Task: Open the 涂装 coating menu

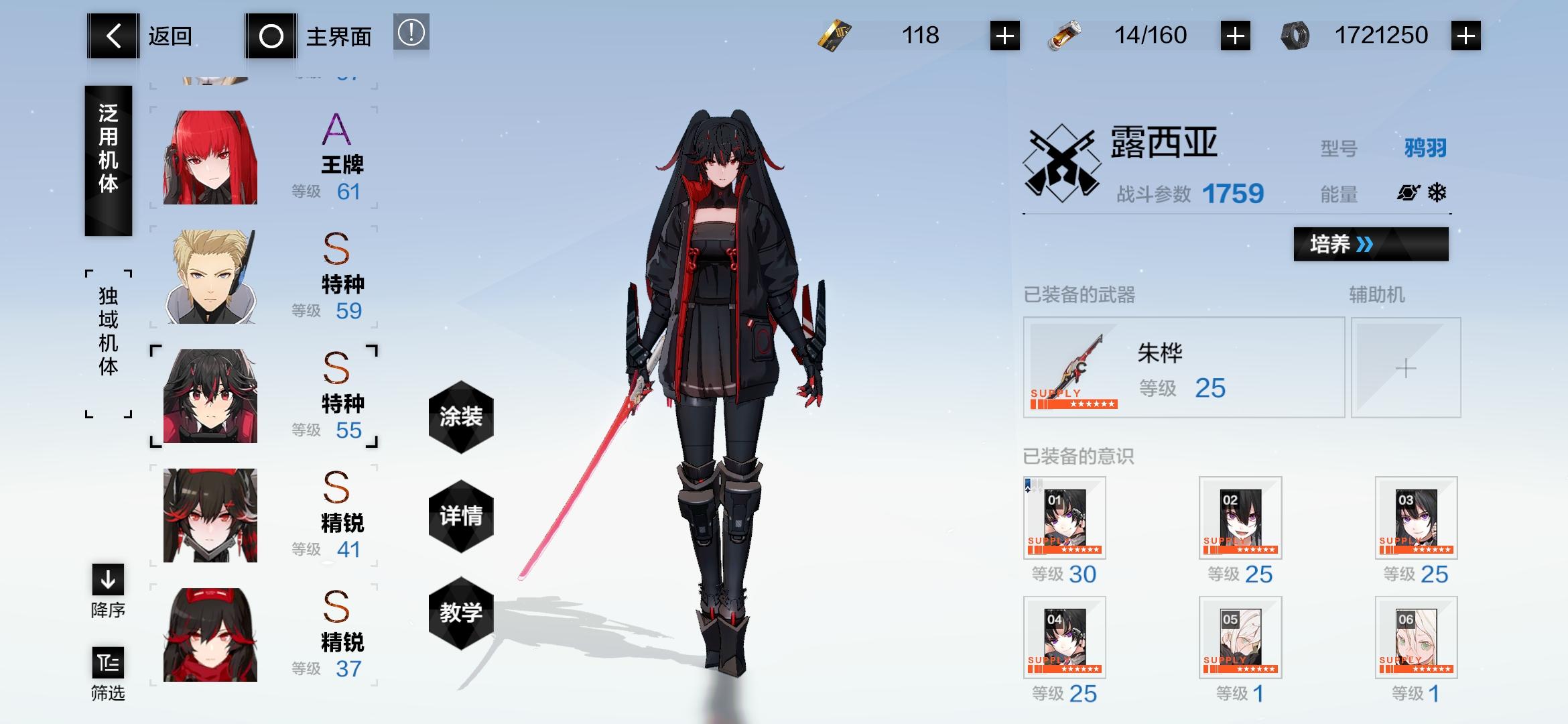Action: (460, 417)
